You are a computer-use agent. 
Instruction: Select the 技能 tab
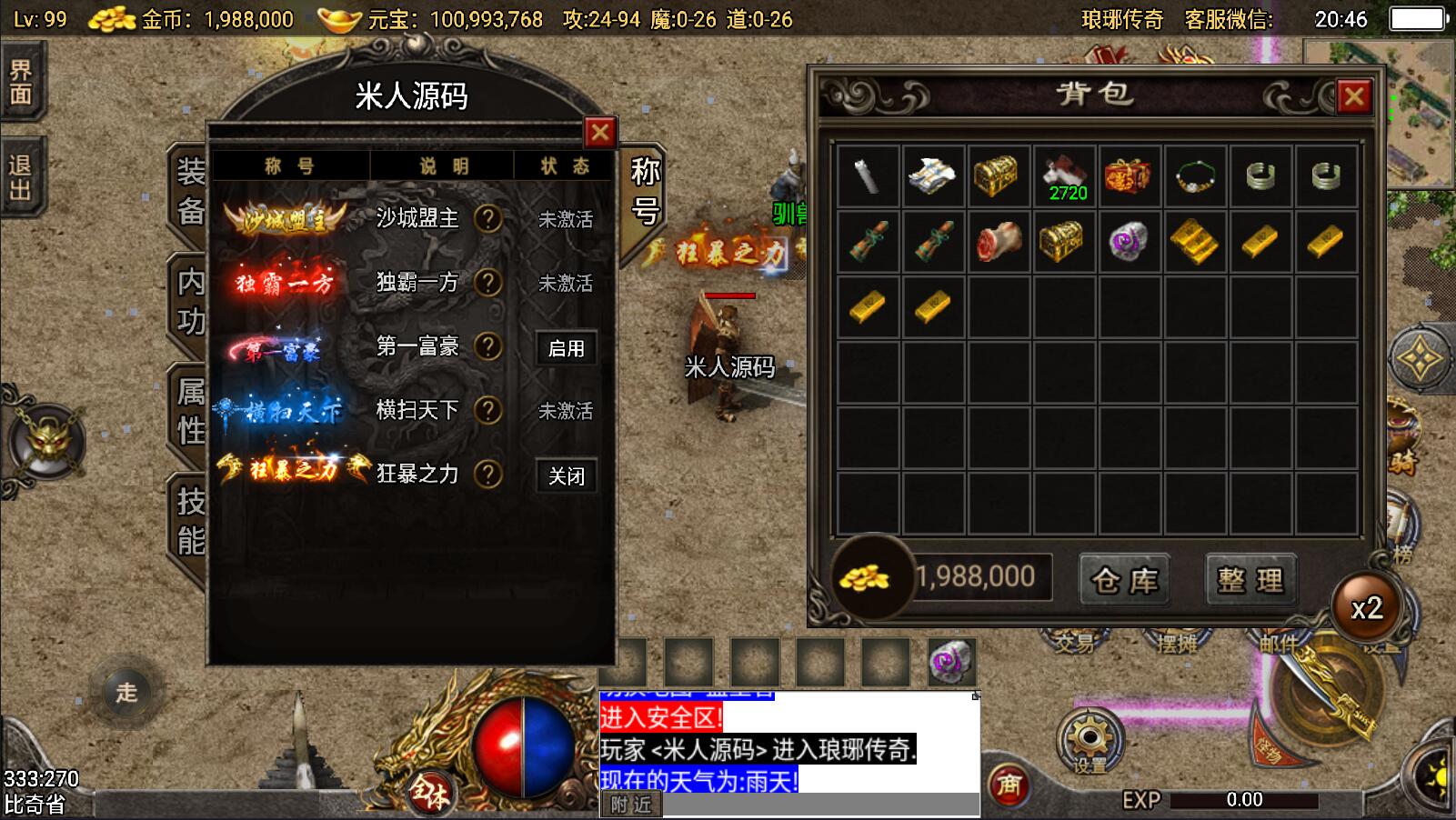[x=190, y=521]
